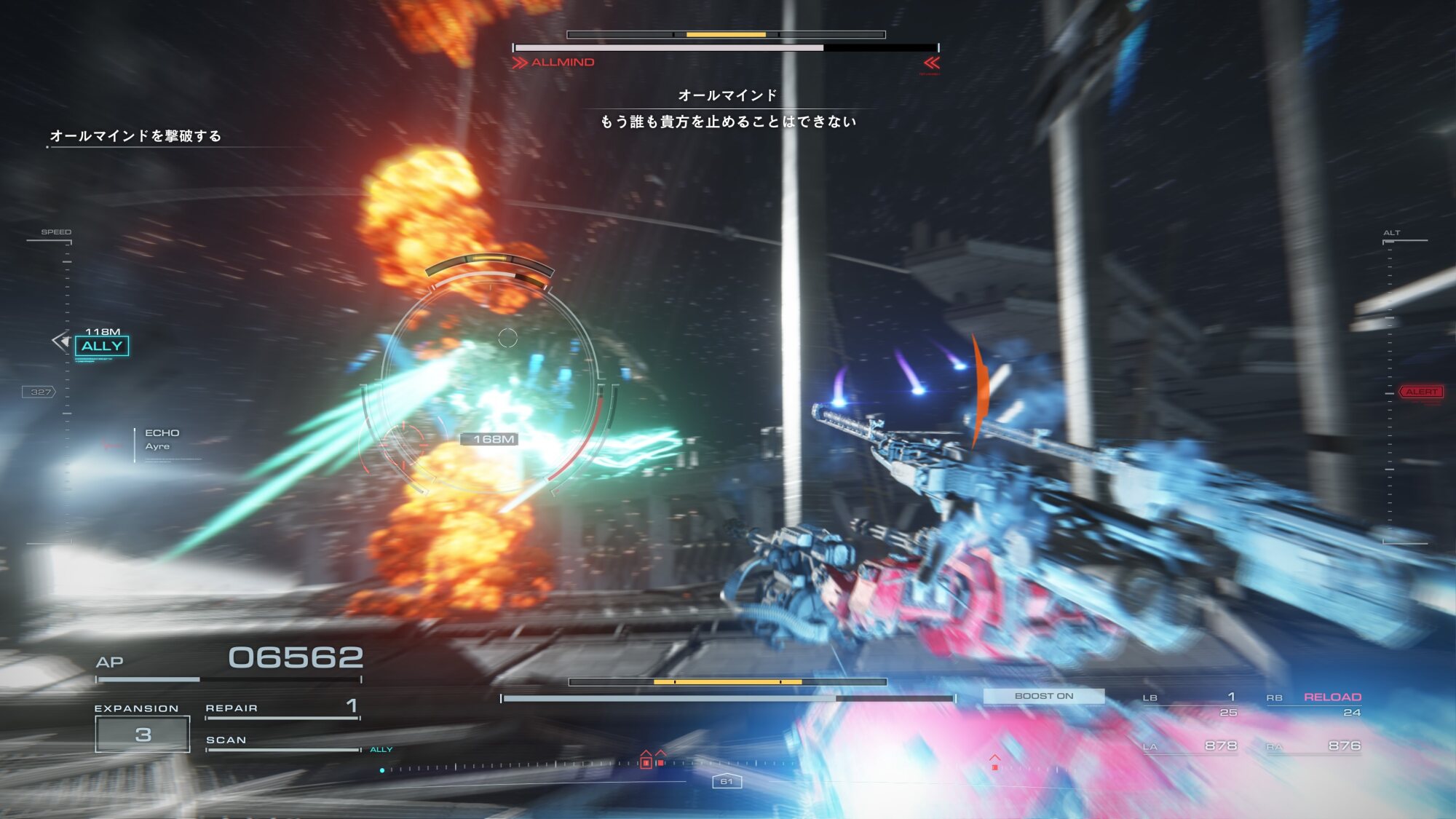Select the RA weapon slot
The width and height of the screenshot is (1456, 819).
[1314, 746]
